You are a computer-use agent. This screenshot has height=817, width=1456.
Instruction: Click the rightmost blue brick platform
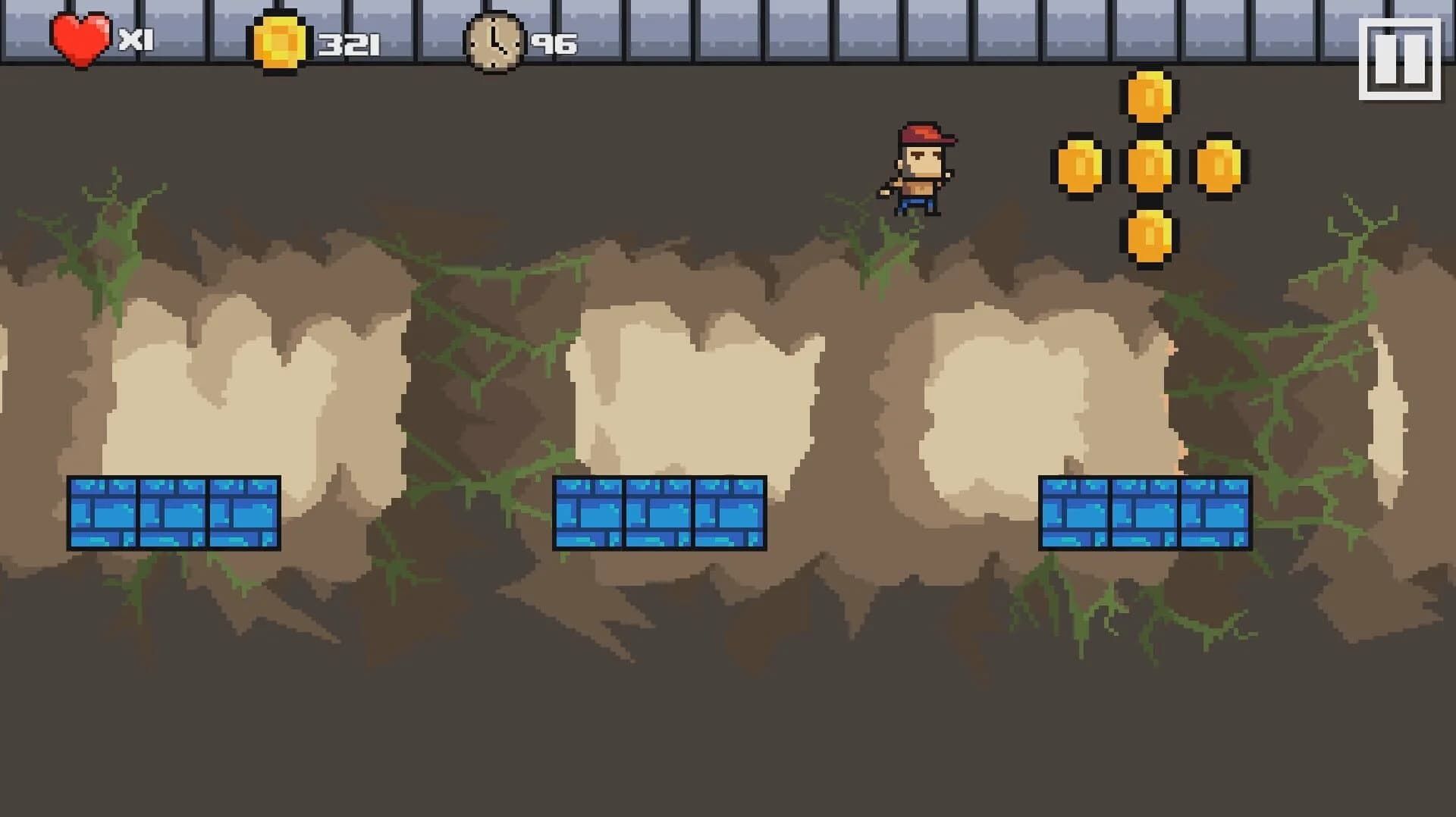1145,512
